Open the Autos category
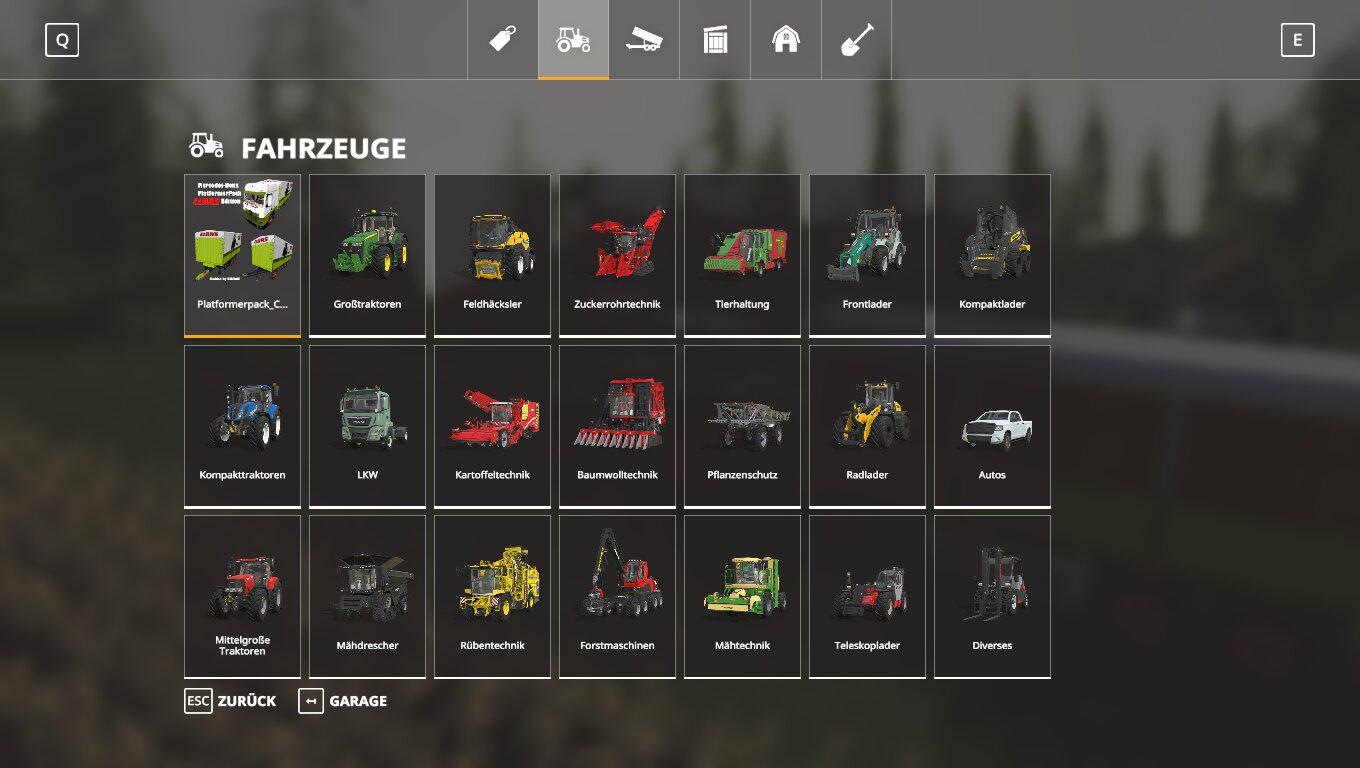This screenshot has height=768, width=1360. 992,426
